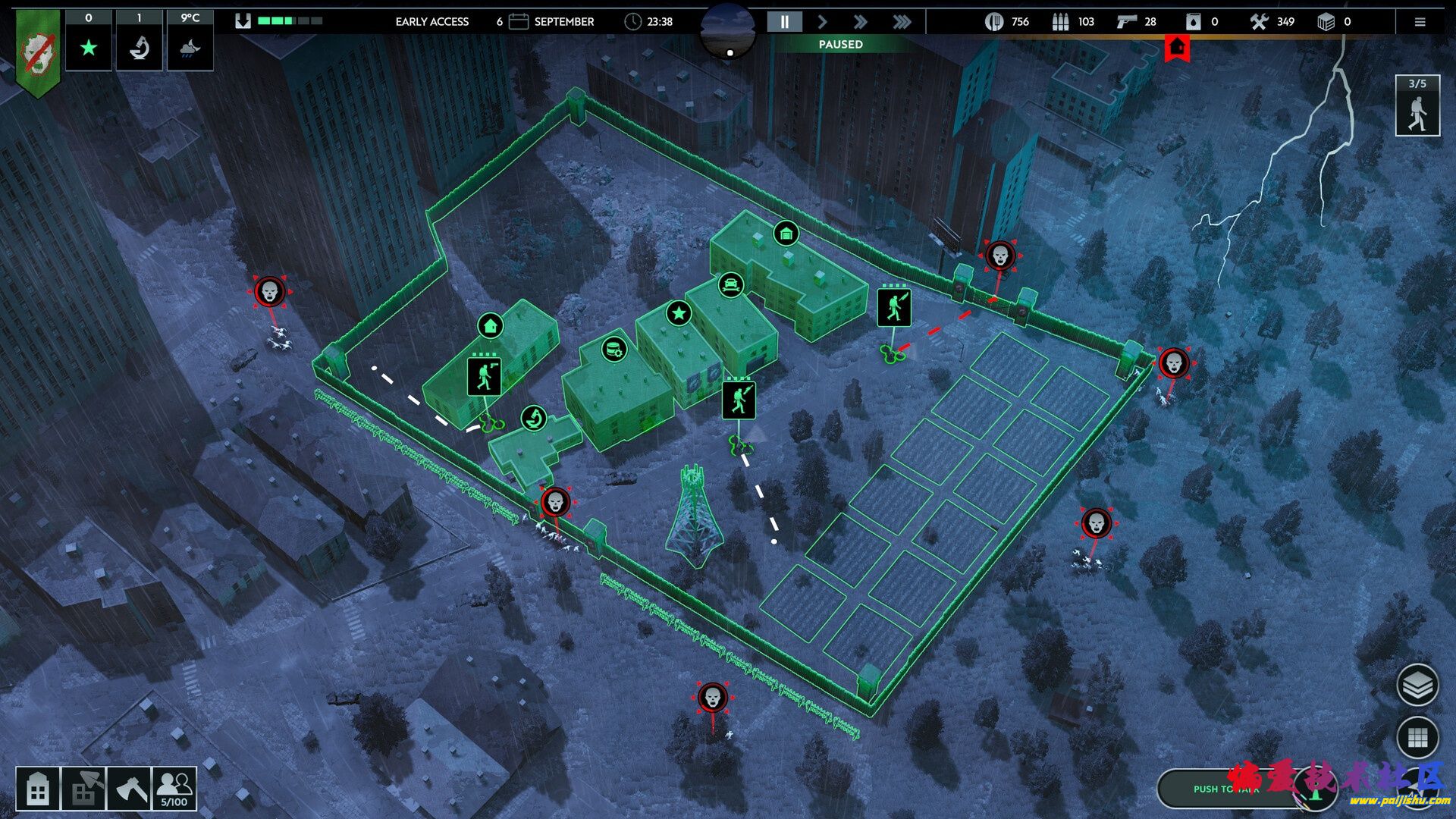The height and width of the screenshot is (819, 1456).
Task: Open the construction trowel menu
Action: (83, 789)
